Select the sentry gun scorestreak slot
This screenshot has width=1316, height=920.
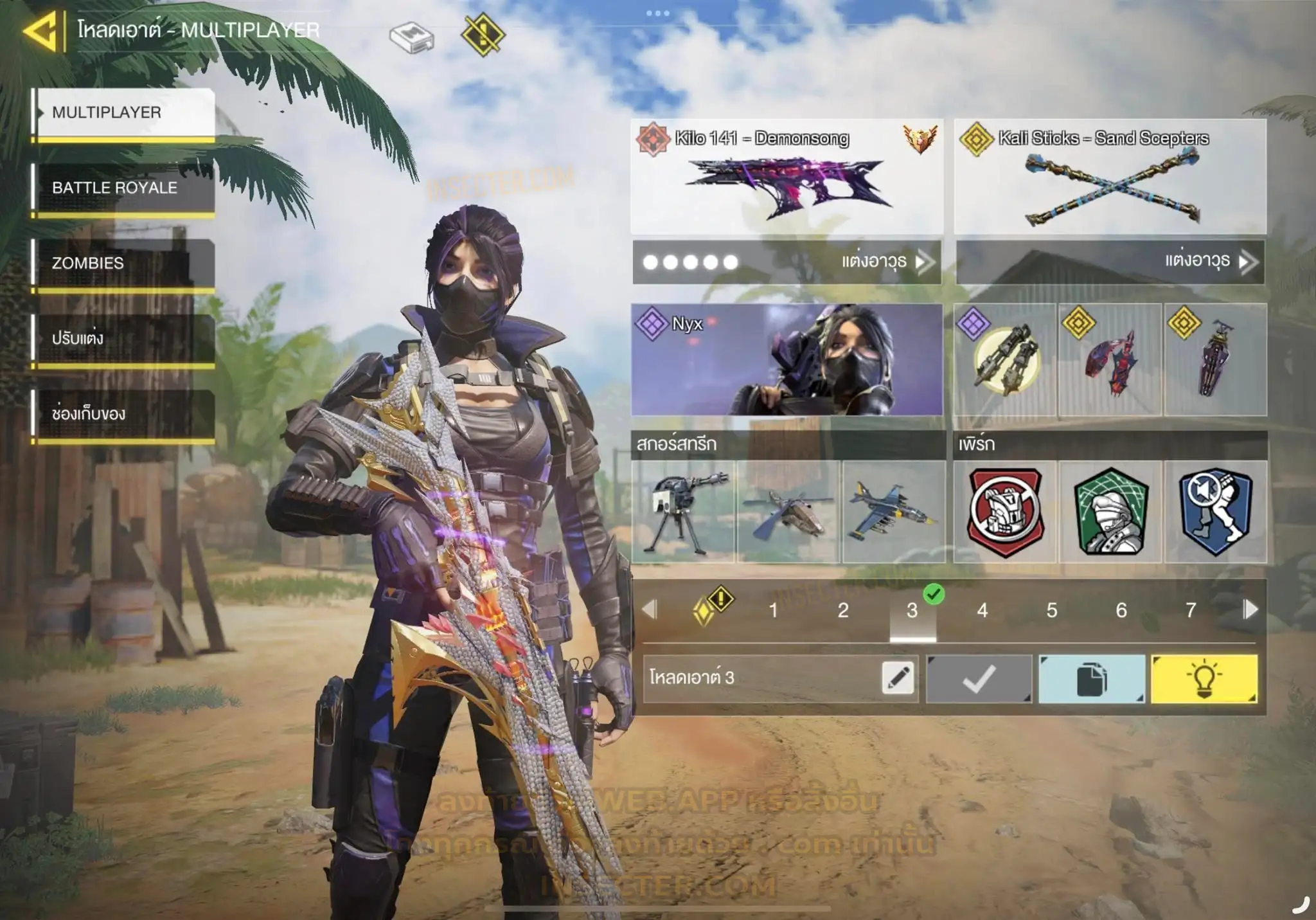(683, 512)
